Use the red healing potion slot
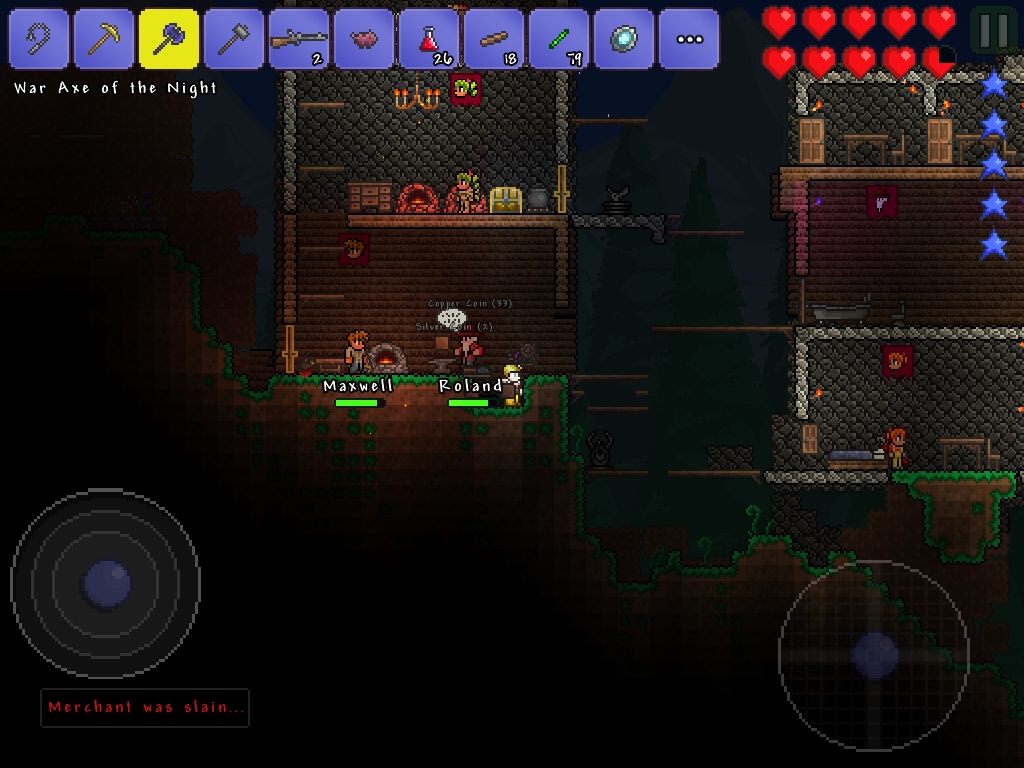This screenshot has height=768, width=1024. point(429,39)
